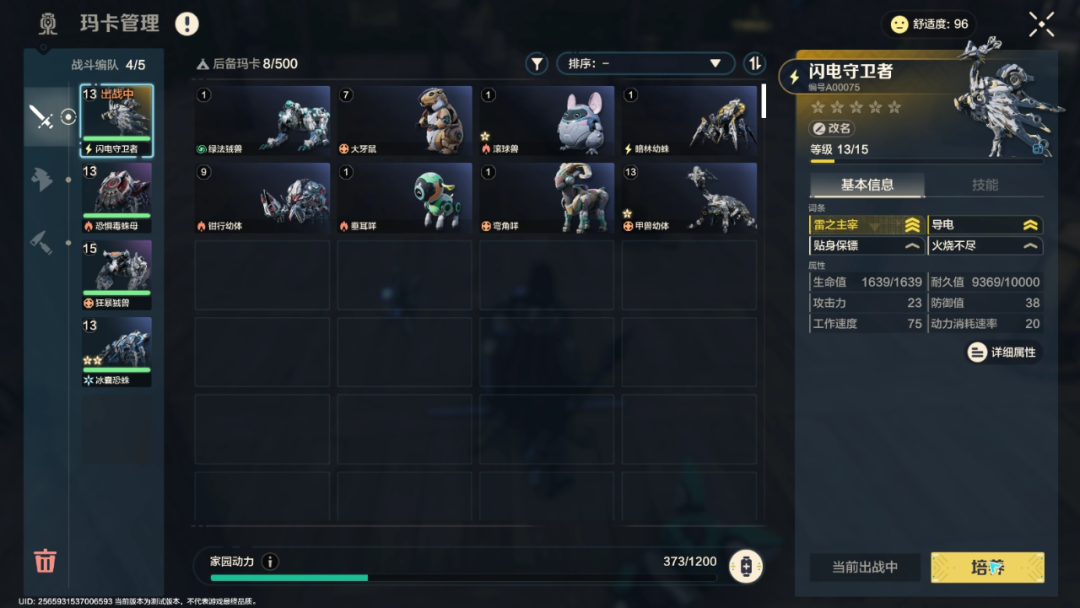
Task: Toggle the sort order arrows button
Action: point(755,64)
